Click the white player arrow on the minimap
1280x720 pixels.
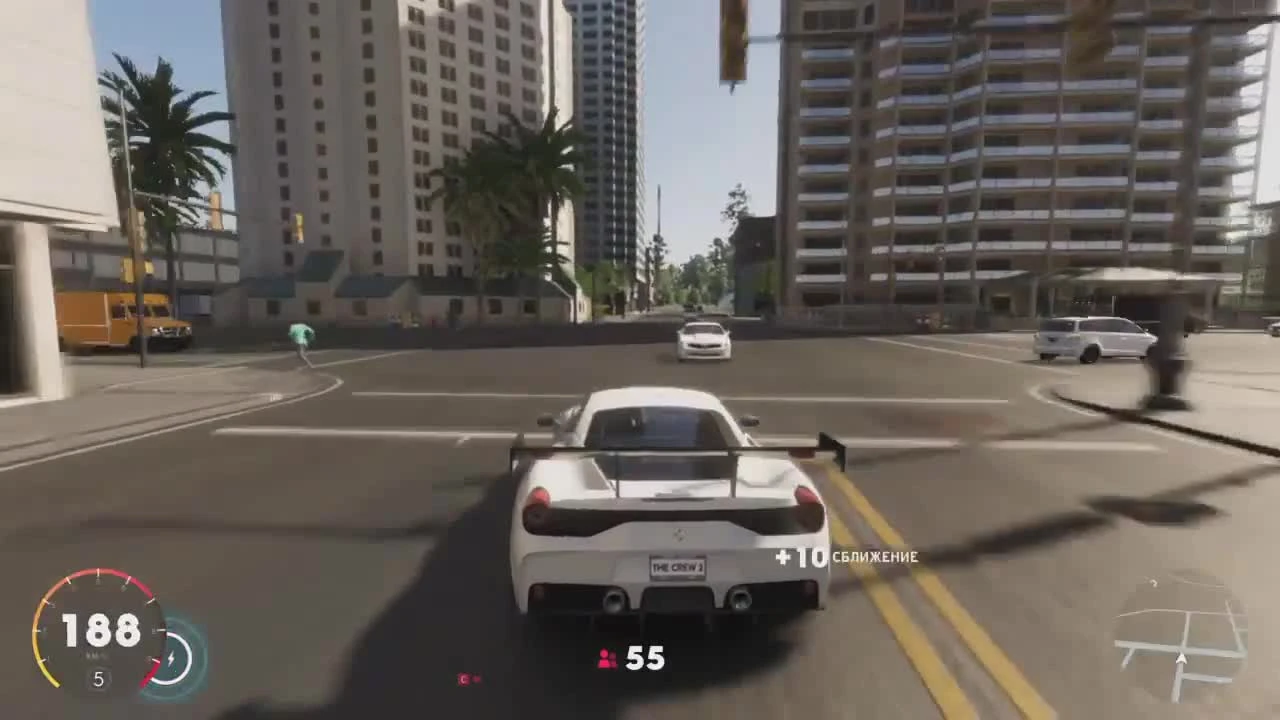tap(1182, 660)
